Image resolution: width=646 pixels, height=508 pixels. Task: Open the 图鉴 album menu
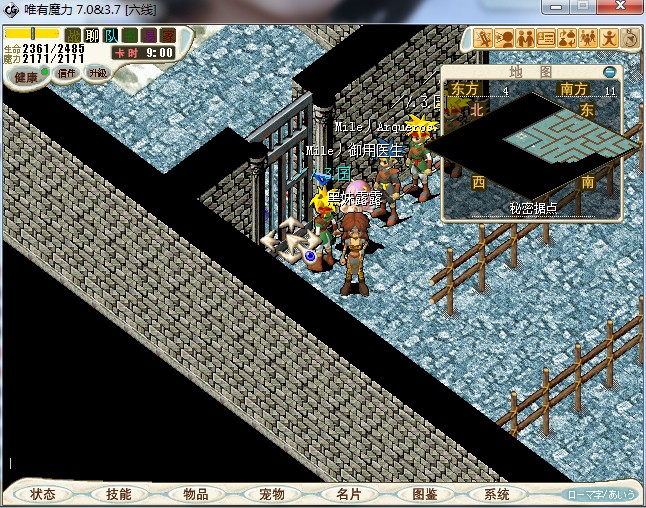point(423,494)
